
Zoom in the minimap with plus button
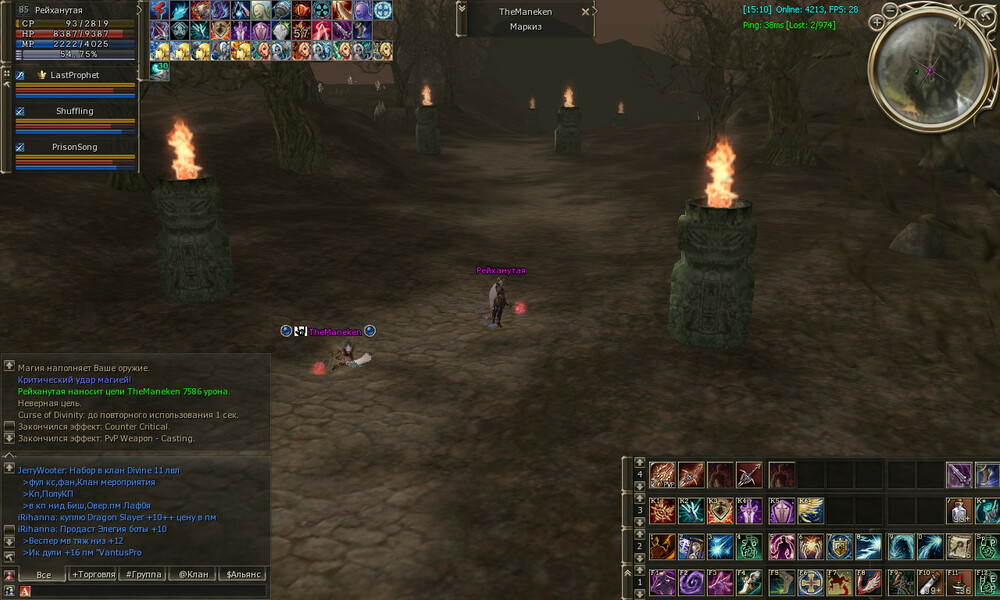click(x=877, y=21)
